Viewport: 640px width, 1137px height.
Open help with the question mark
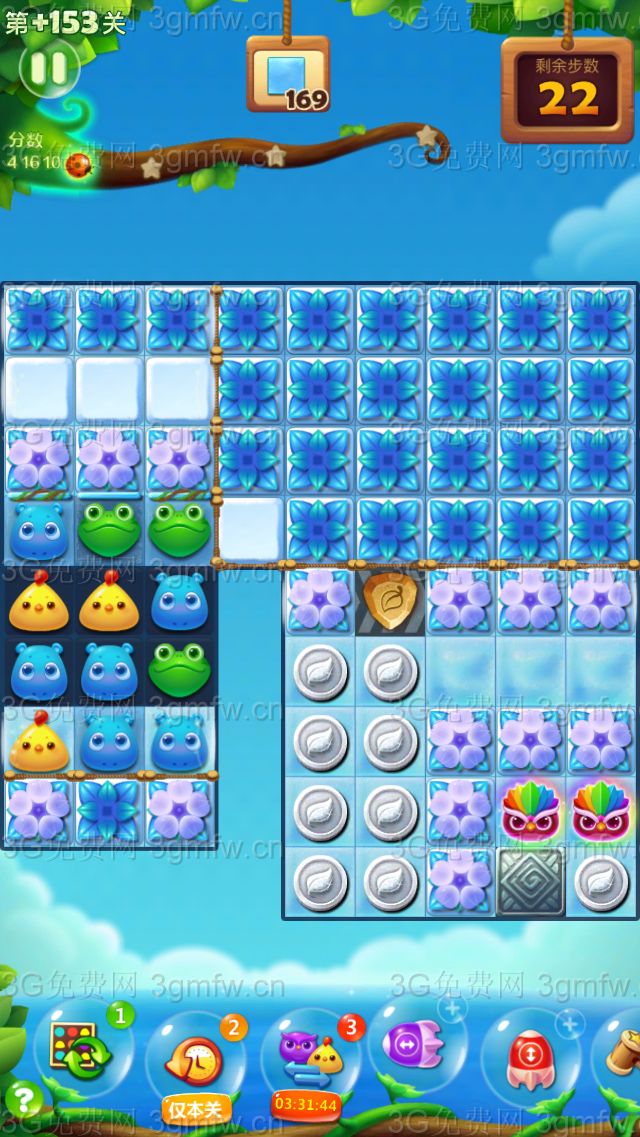pyautogui.click(x=24, y=1100)
